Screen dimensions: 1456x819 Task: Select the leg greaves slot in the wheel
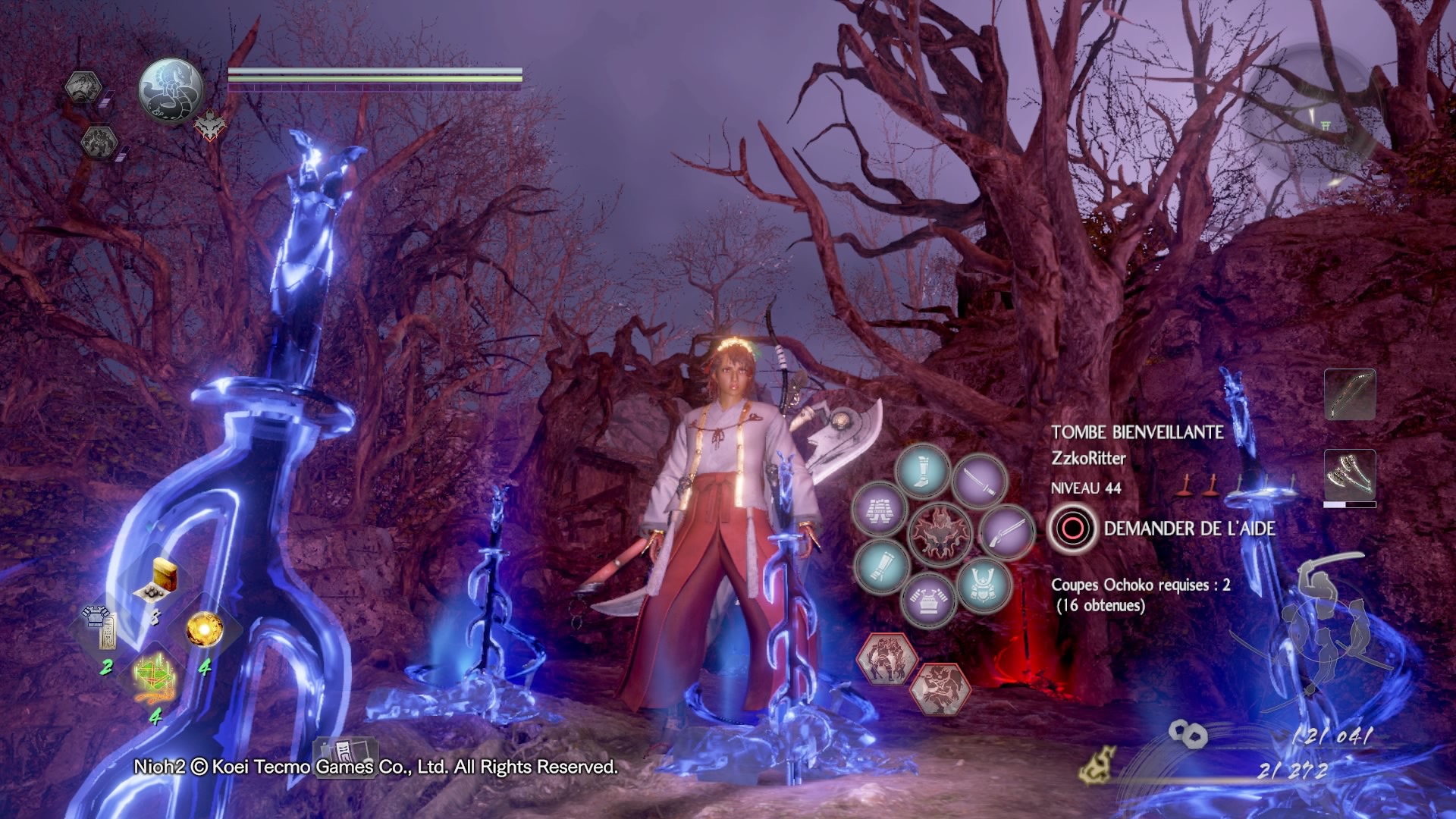pos(922,471)
